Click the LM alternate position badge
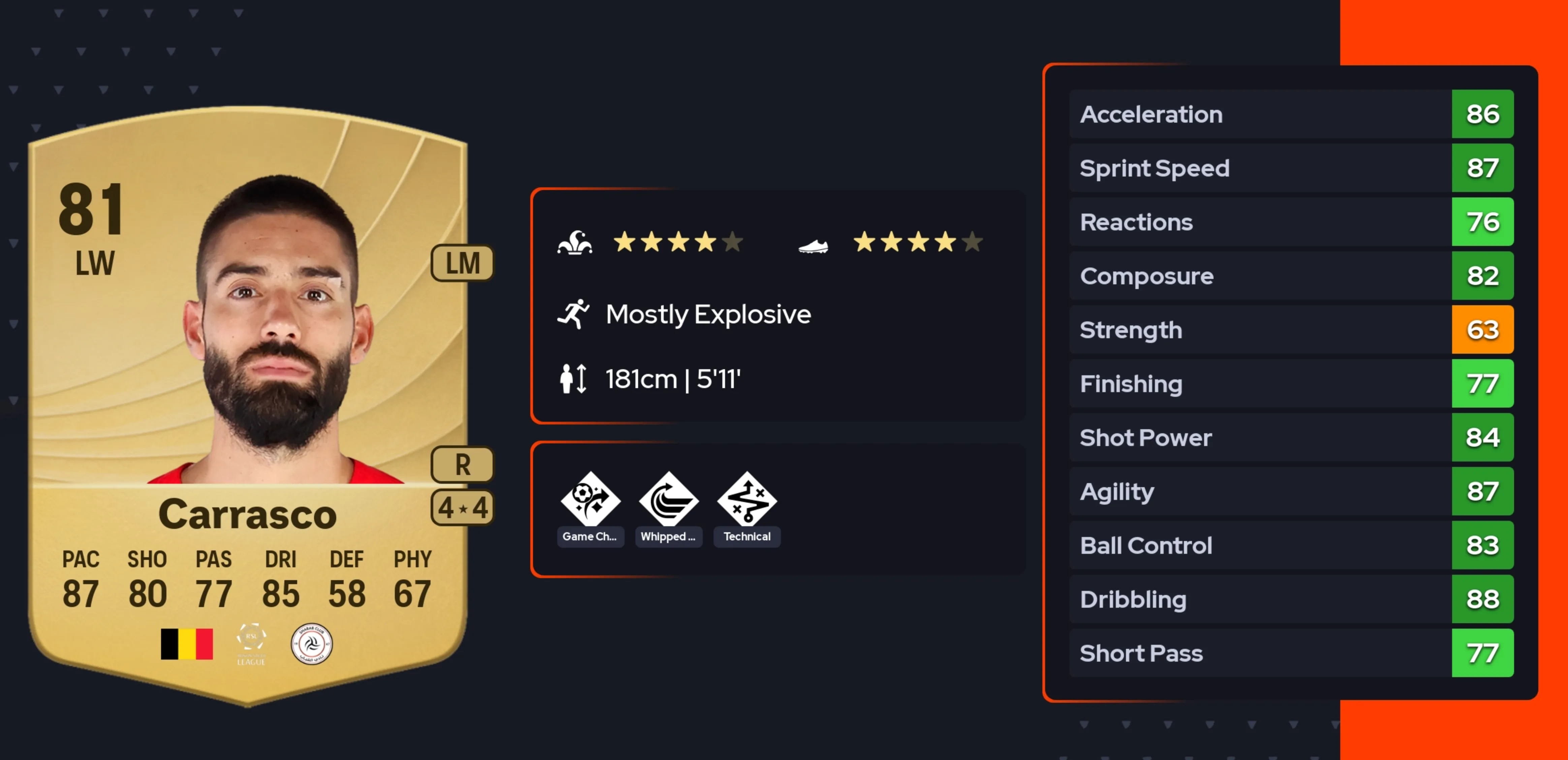Image resolution: width=1568 pixels, height=760 pixels. tap(462, 263)
